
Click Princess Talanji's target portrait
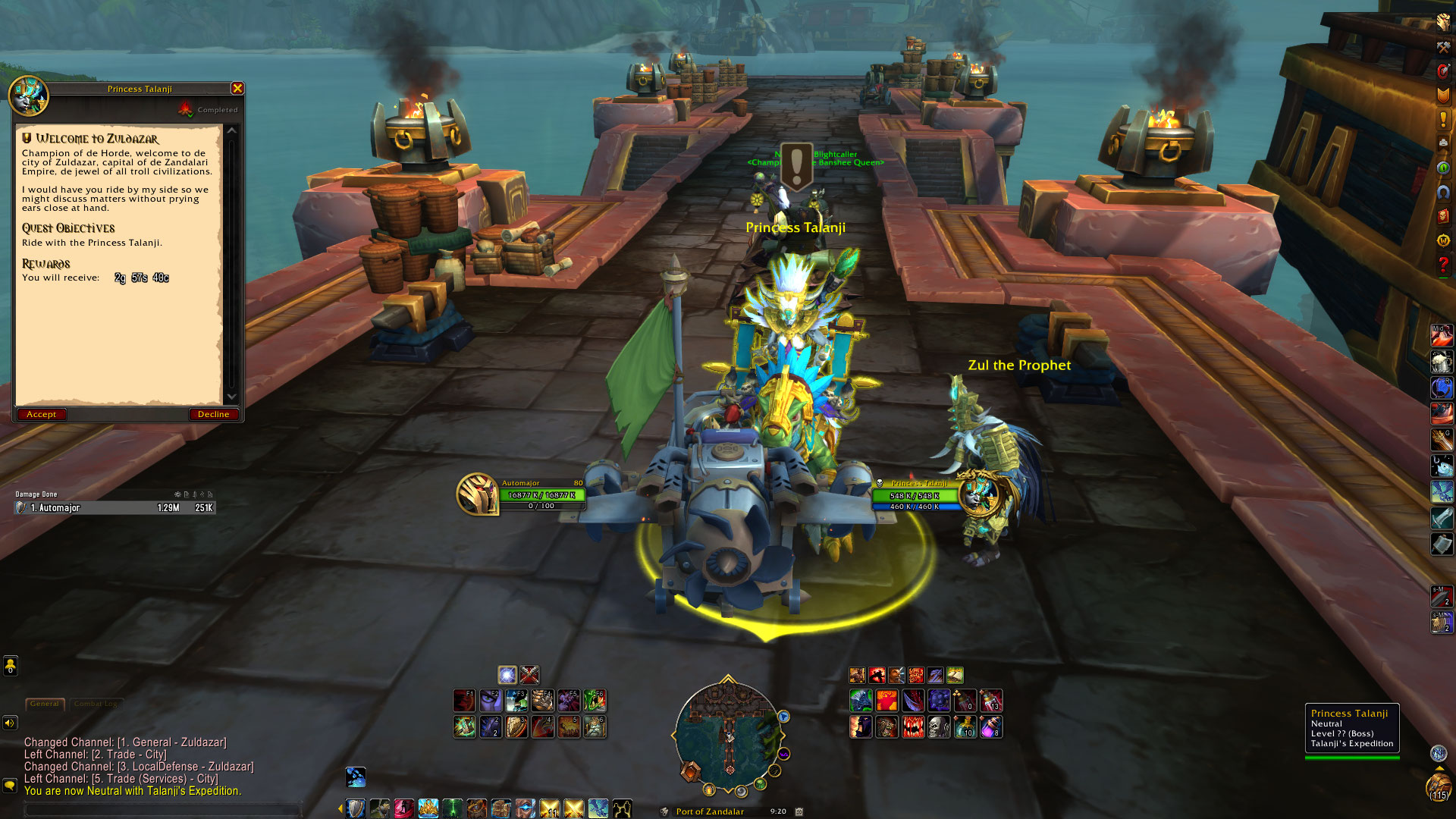(978, 494)
